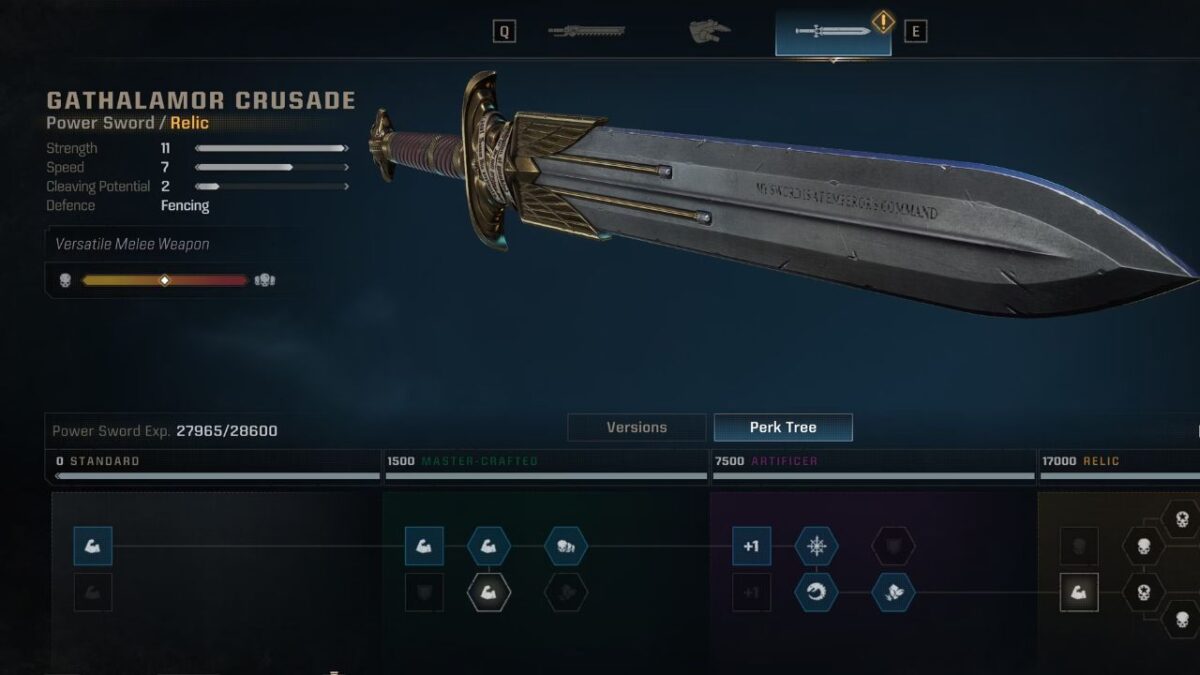The width and height of the screenshot is (1200, 675).
Task: Pick the active +1 perk in Artificer tier
Action: (752, 546)
